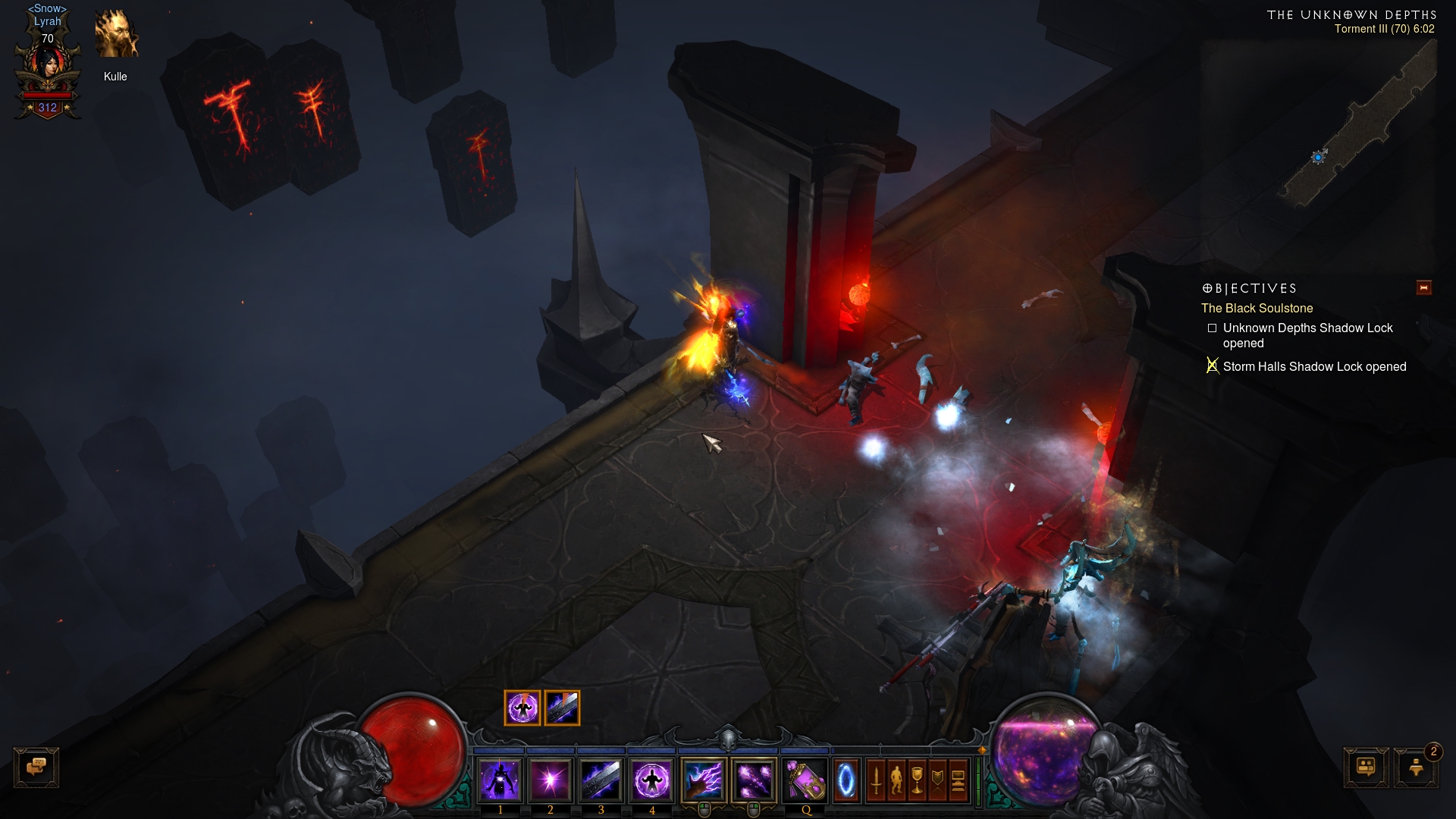Use the glowing blade skill in slot 3
This screenshot has width=1456, height=819.
[601, 780]
